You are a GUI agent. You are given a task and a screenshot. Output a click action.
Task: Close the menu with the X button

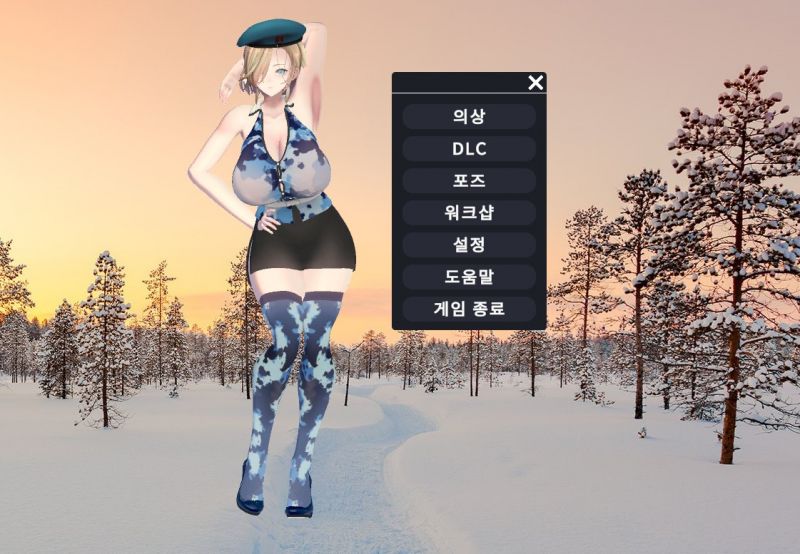536,82
